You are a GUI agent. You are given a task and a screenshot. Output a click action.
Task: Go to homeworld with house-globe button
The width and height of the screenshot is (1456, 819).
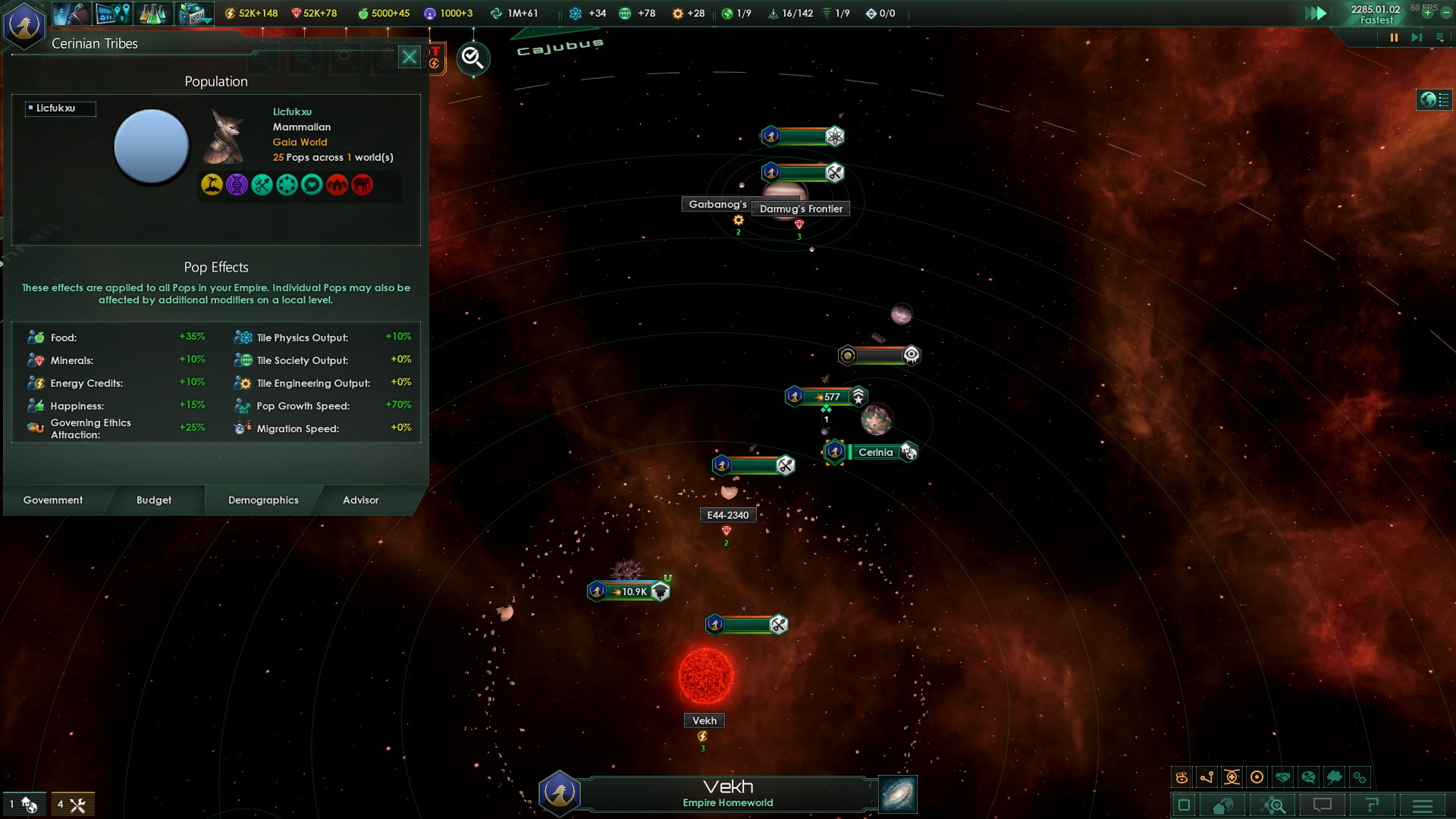coord(1222,805)
